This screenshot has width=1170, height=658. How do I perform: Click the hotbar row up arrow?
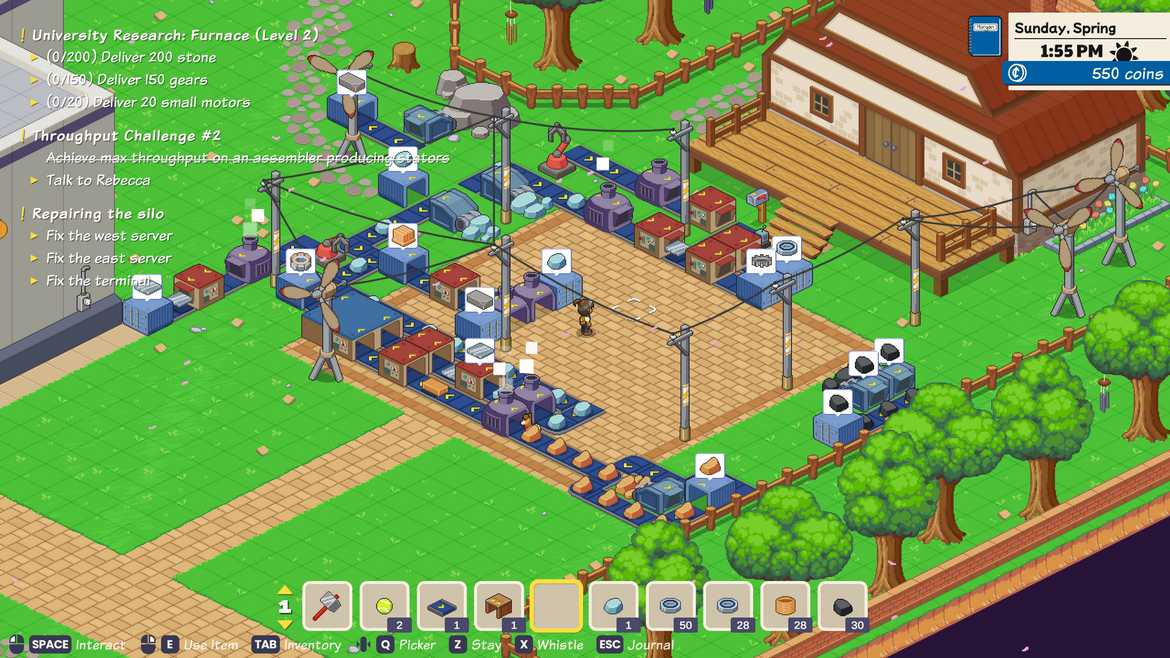click(x=285, y=590)
